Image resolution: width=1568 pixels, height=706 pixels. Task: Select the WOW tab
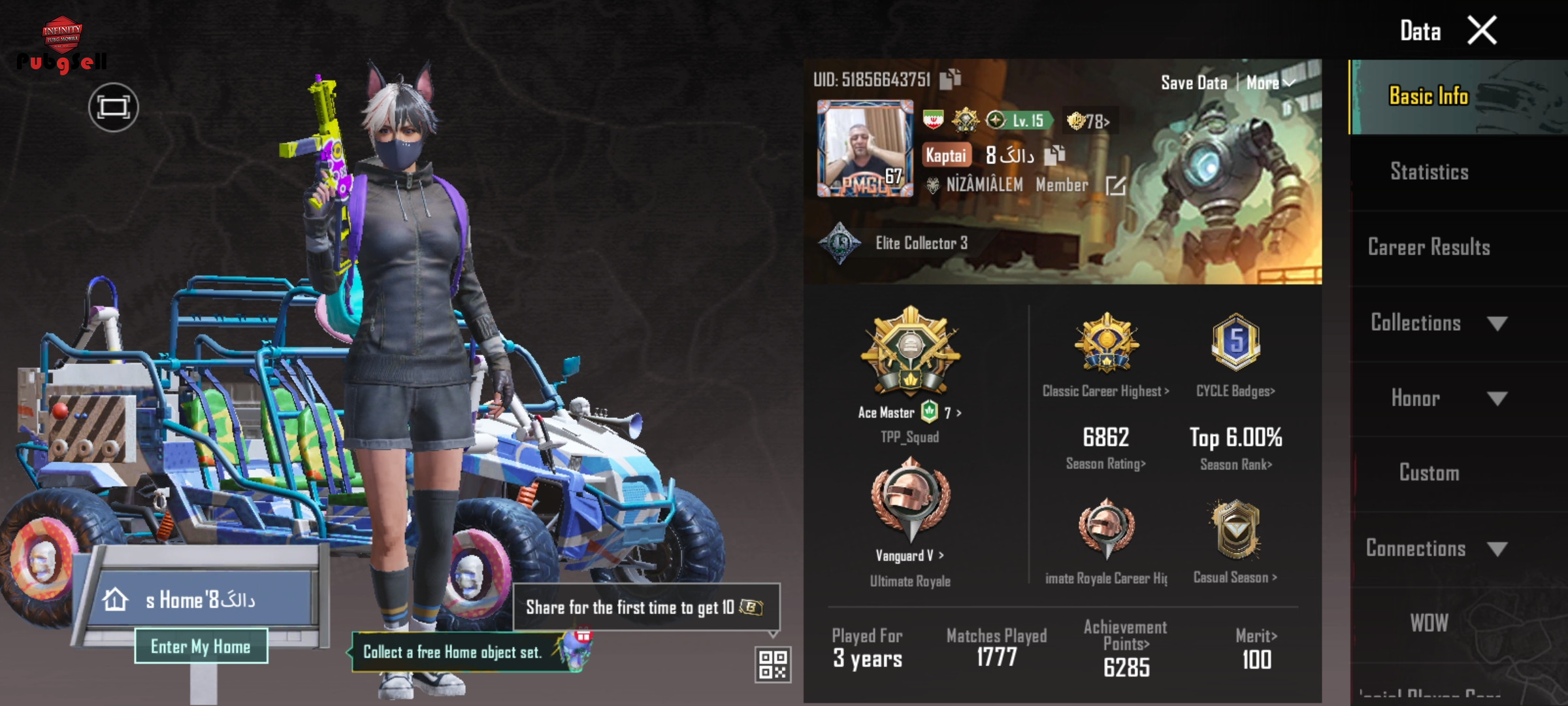pyautogui.click(x=1429, y=623)
